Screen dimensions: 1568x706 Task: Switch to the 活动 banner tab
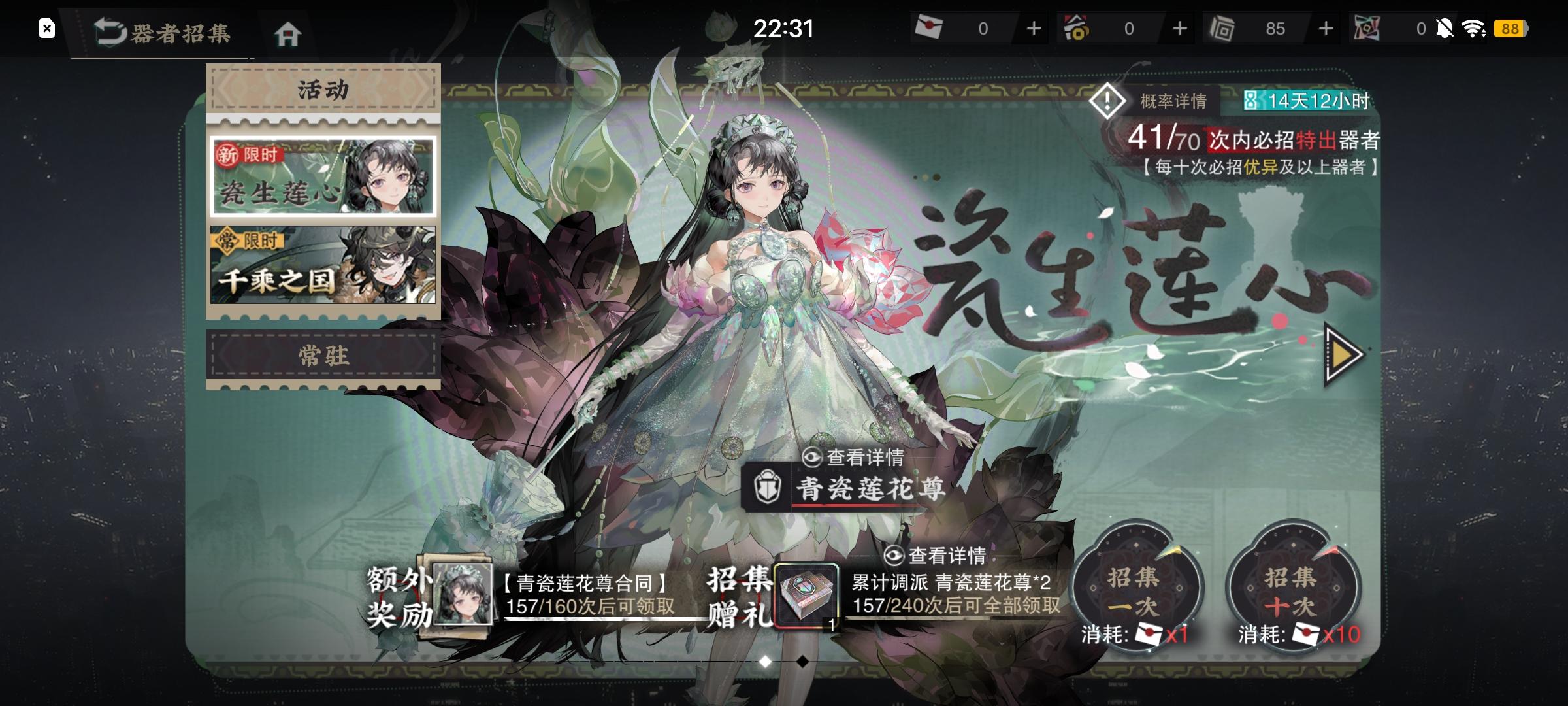[323, 88]
